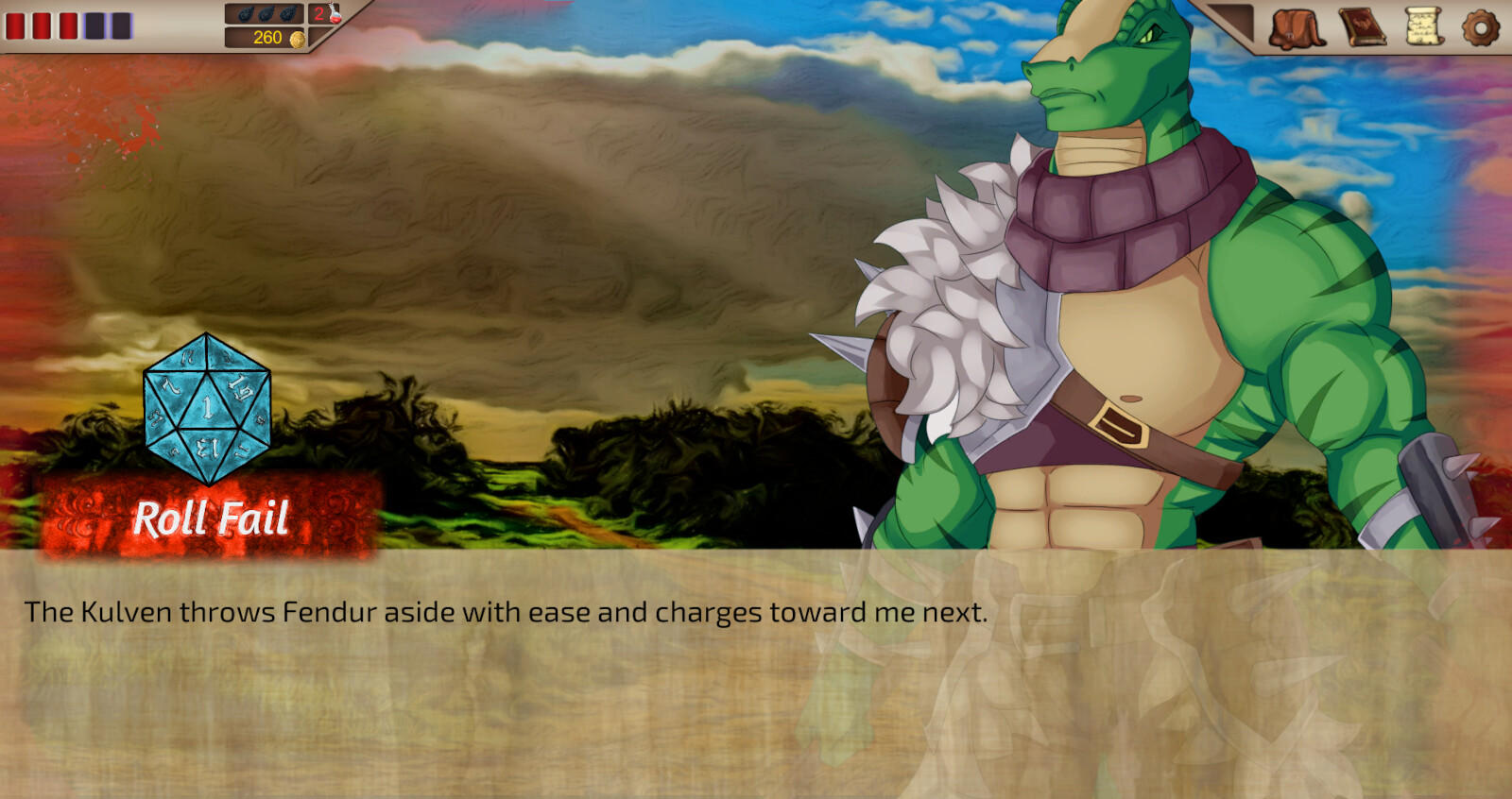Click the dialogue text about the Kulven
The image size is (1512, 799).
pyautogui.click(x=506, y=612)
